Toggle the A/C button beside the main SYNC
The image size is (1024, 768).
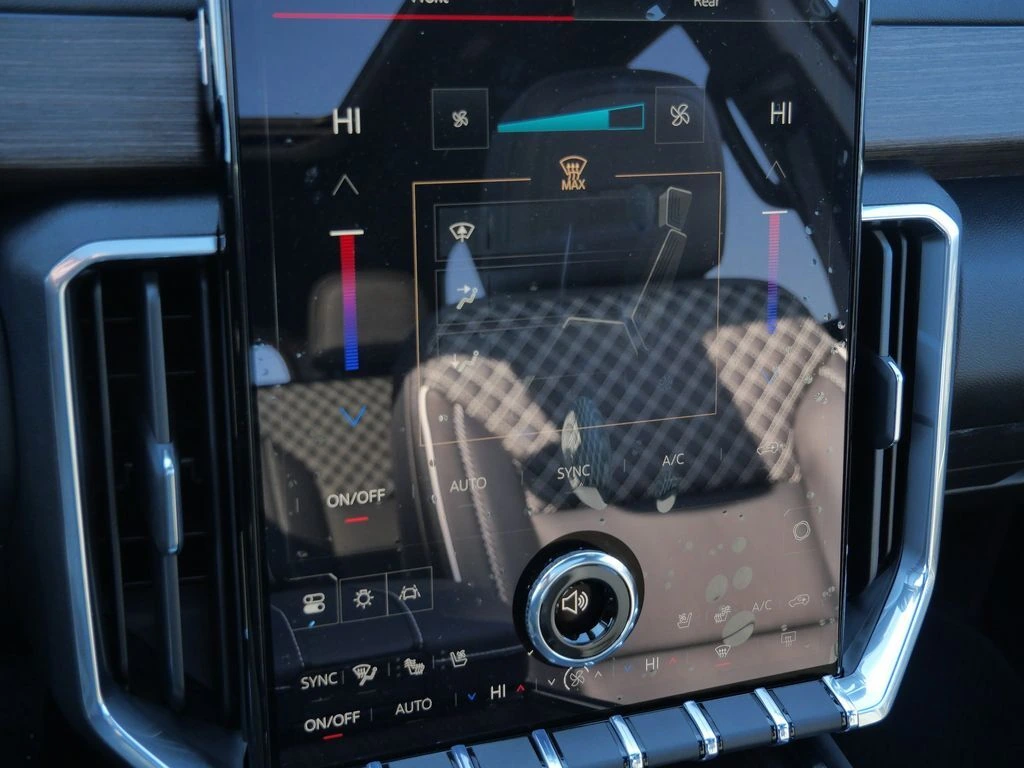coord(673,461)
